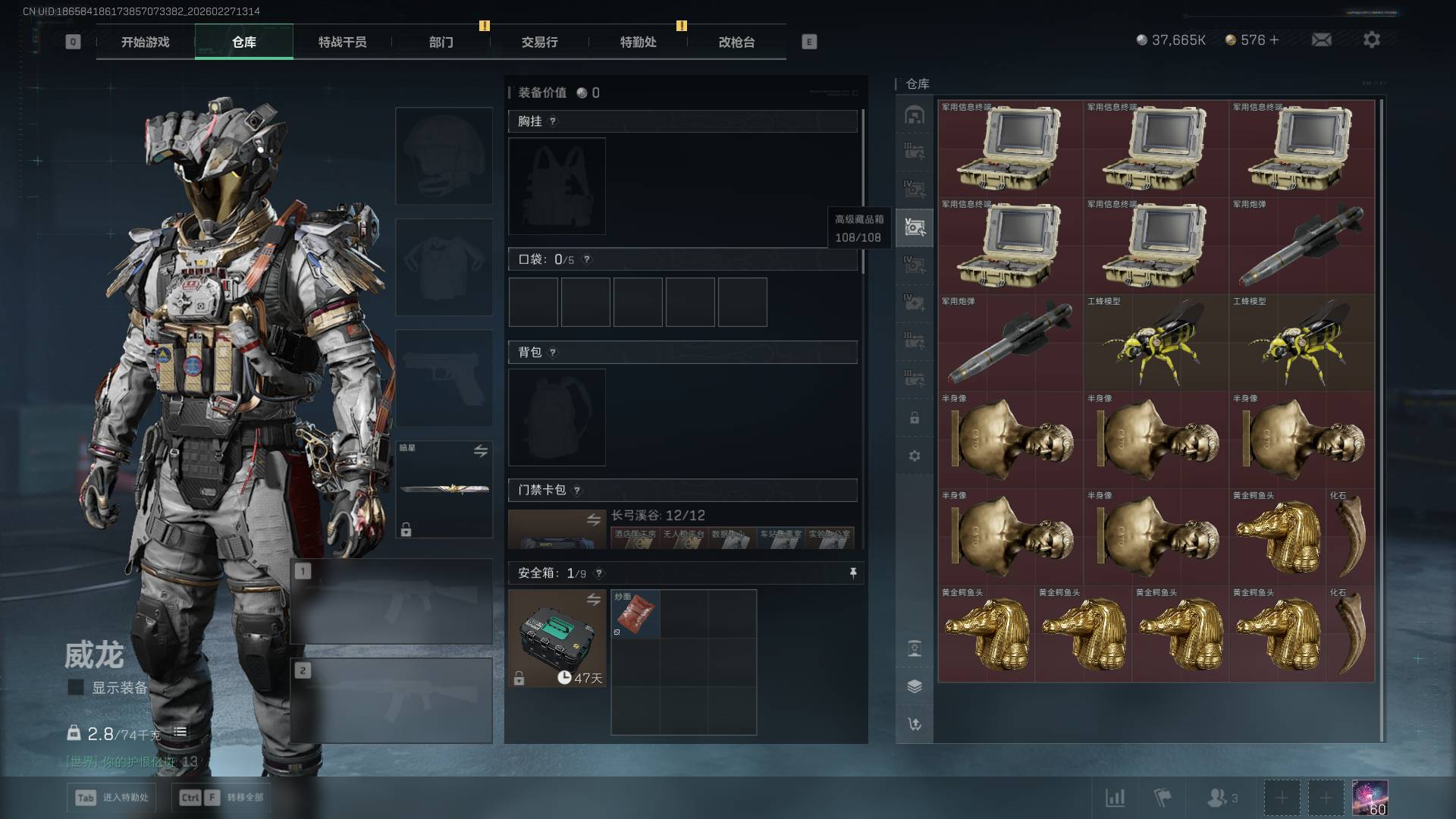Click the 高级藏品箱 storage container tab
Viewport: 1456px width, 819px height.
915,227
